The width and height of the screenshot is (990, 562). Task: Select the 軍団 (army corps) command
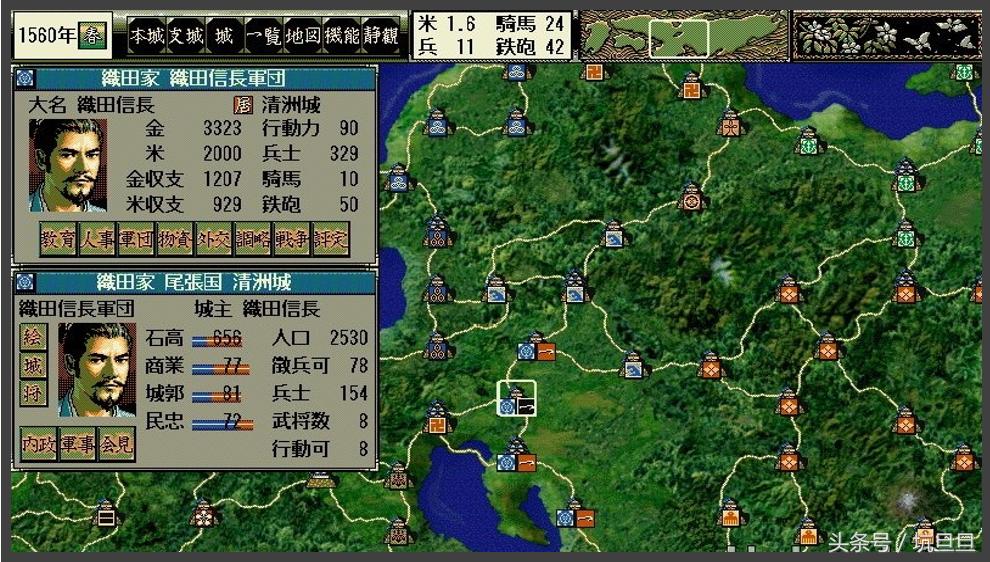(x=136, y=239)
